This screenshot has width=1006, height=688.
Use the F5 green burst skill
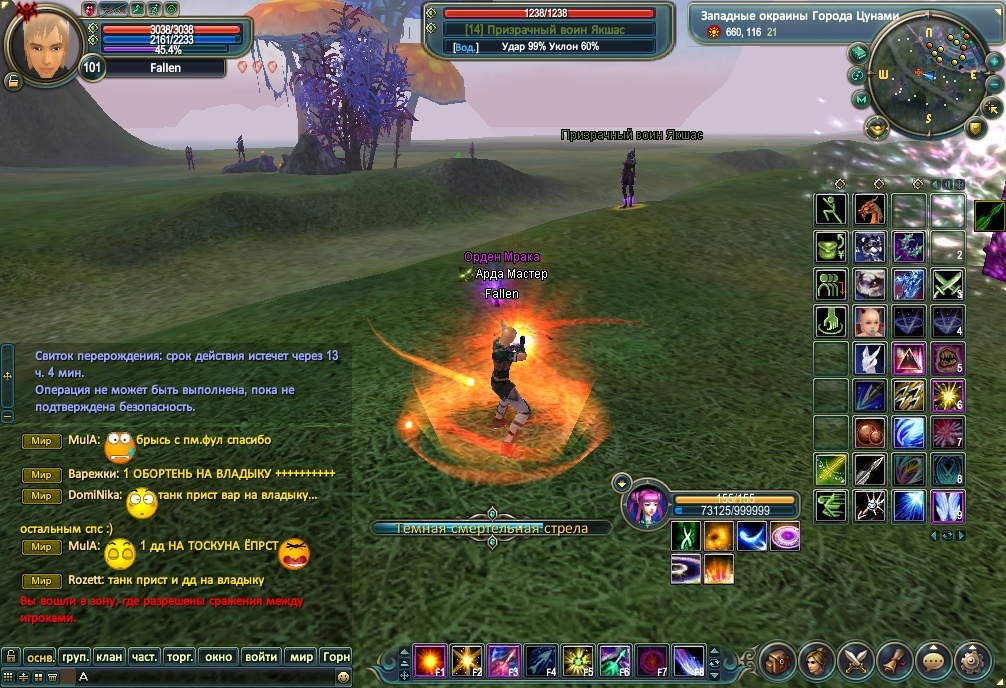click(x=577, y=660)
